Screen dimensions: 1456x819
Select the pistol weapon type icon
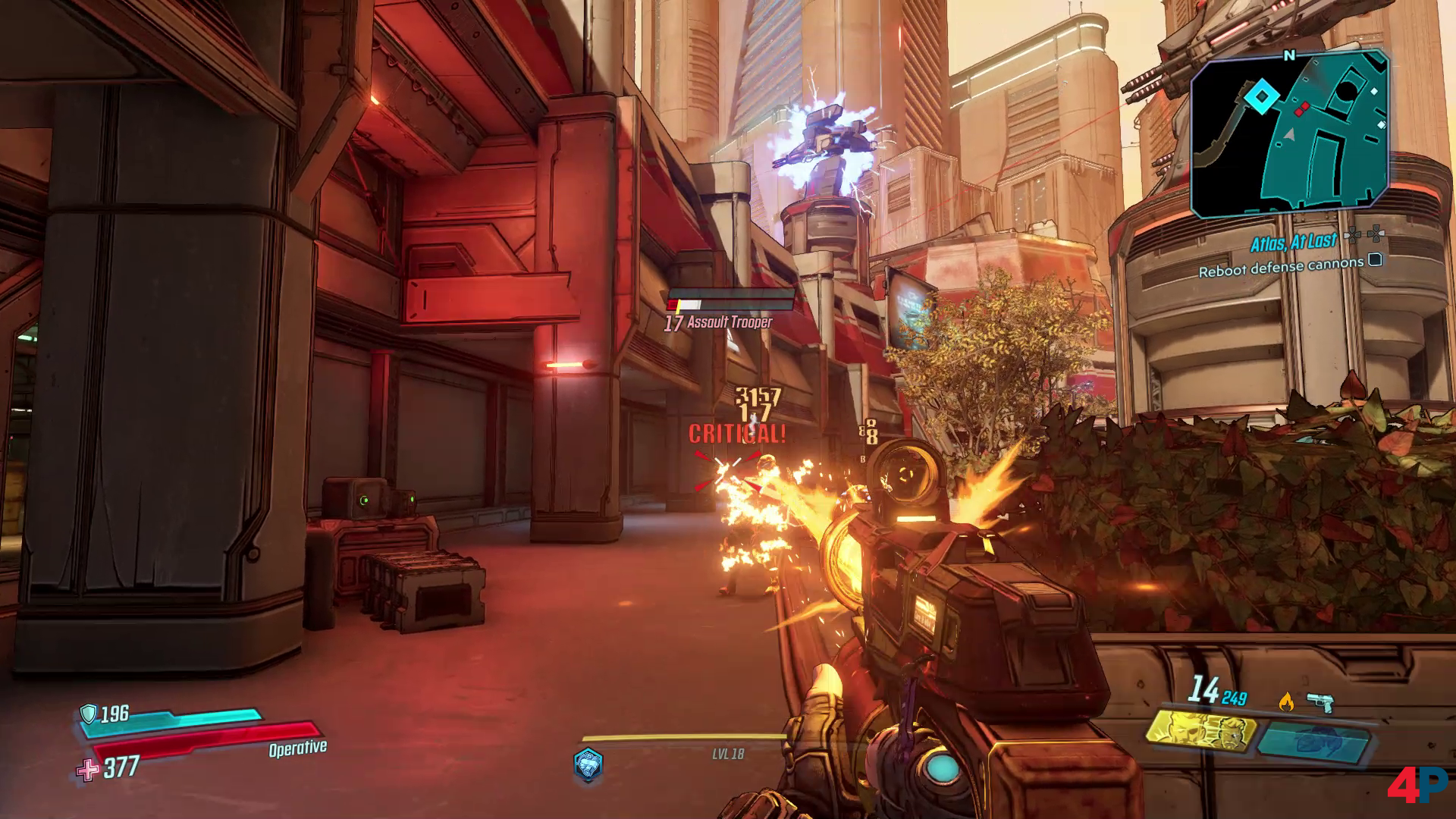pos(1320,702)
